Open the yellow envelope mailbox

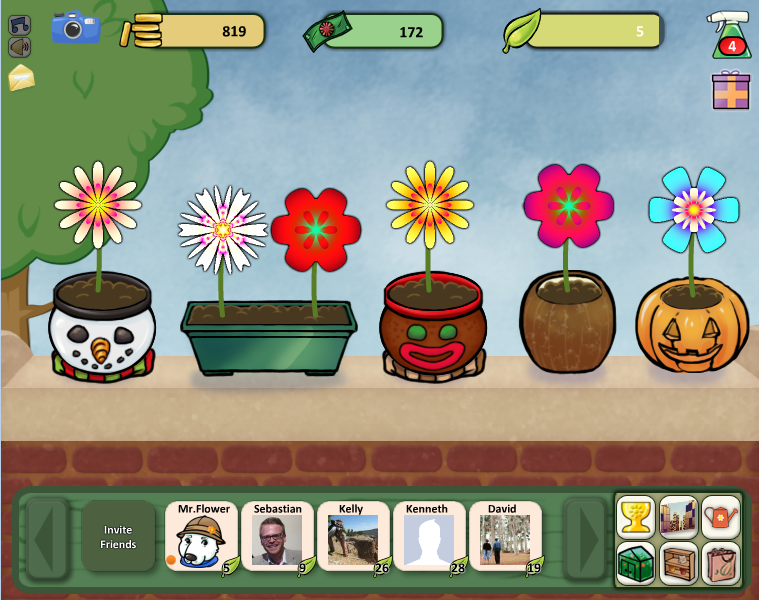21,78
